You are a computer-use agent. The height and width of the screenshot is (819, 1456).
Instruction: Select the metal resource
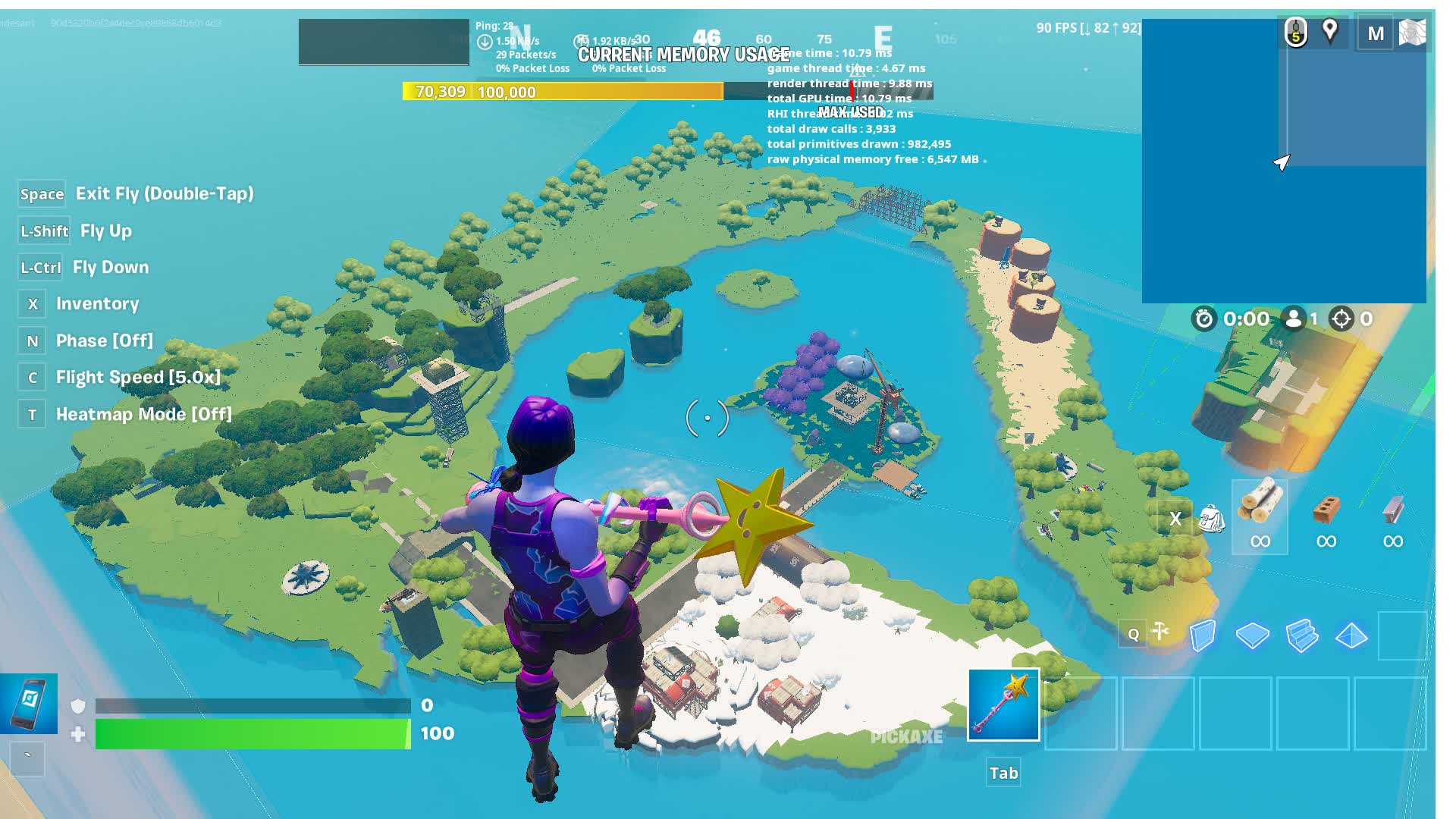pyautogui.click(x=1393, y=508)
